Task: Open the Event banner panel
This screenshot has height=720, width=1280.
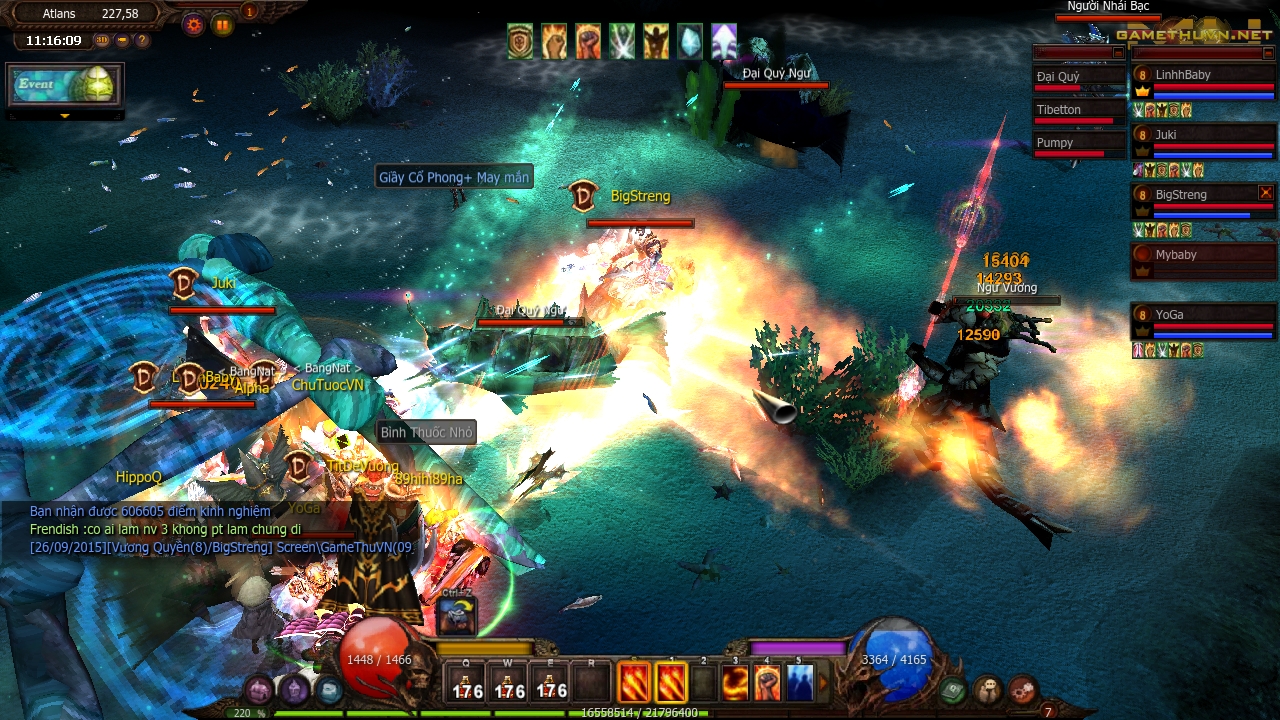Action: (62, 86)
